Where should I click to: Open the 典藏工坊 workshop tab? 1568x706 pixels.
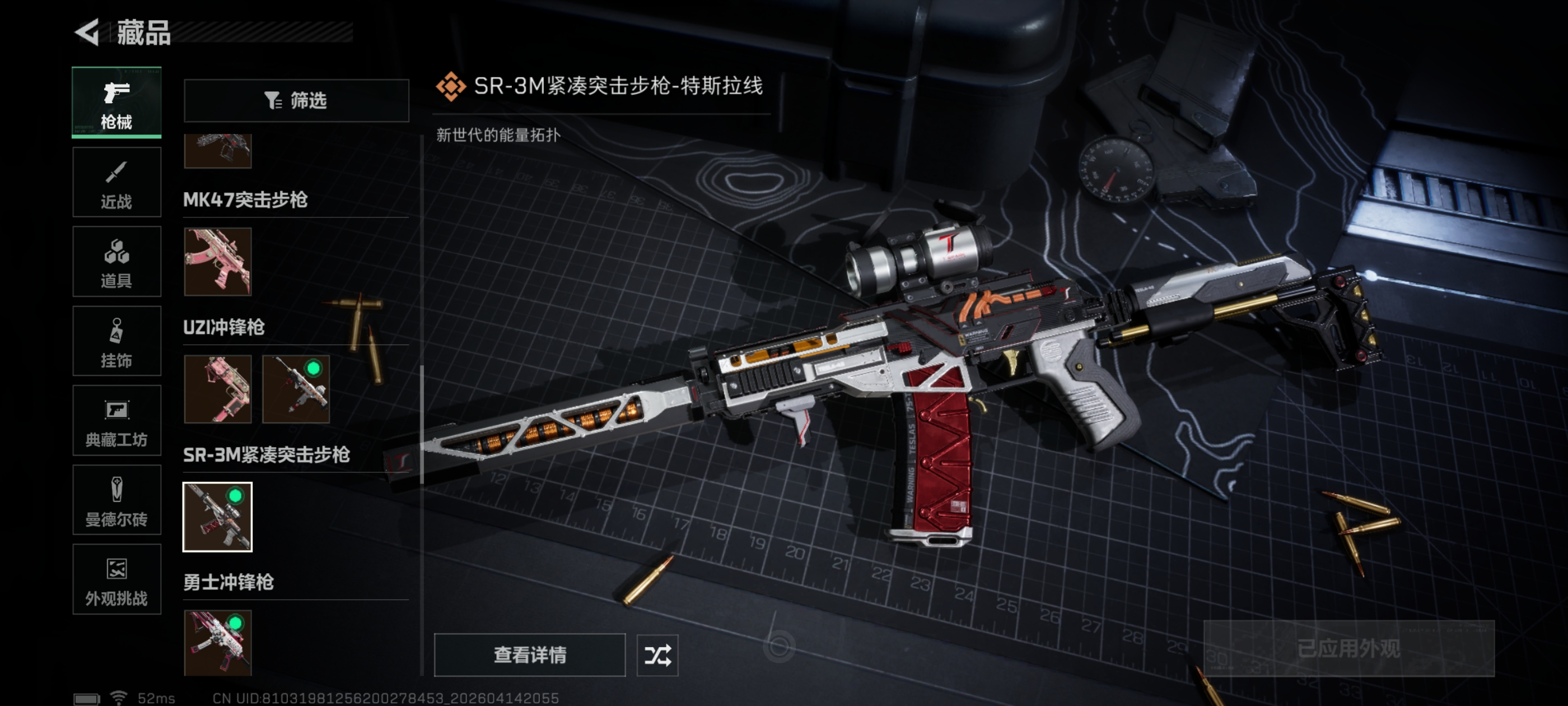coord(116,420)
